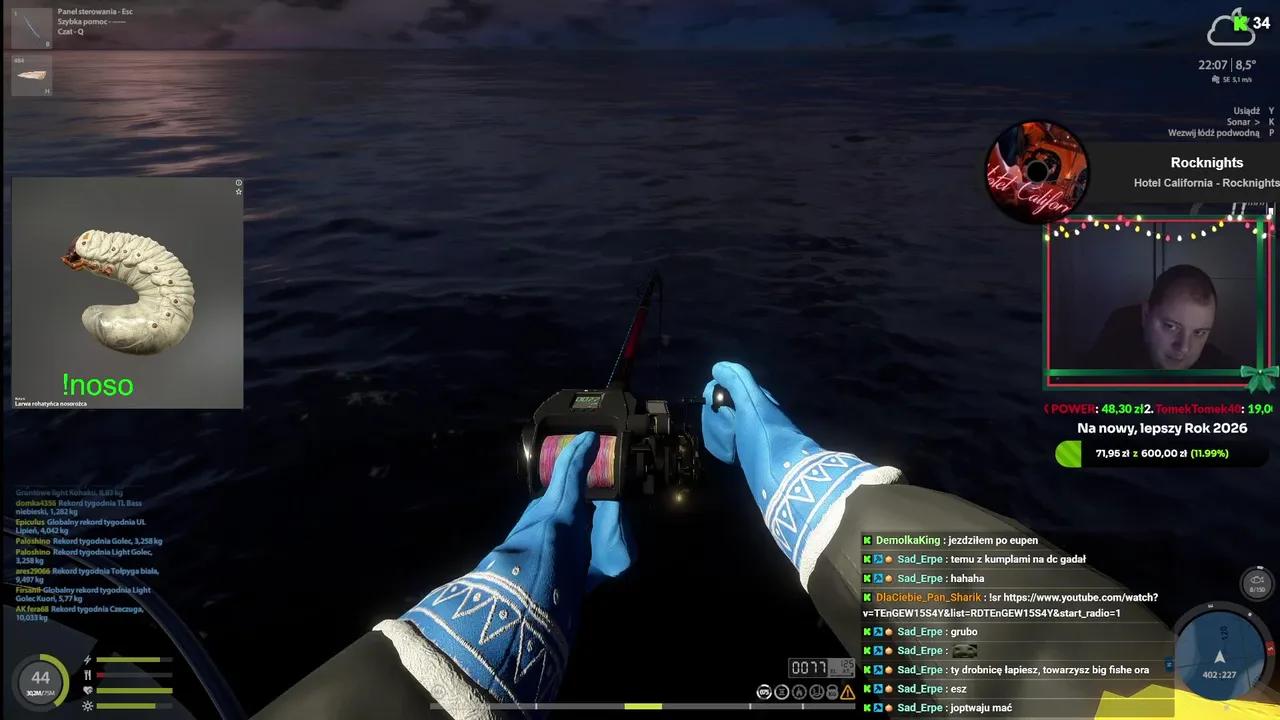Click the donation progress bar toward 600,00 zł
Screen dimensions: 1280x720
pyautogui.click(x=1160, y=454)
